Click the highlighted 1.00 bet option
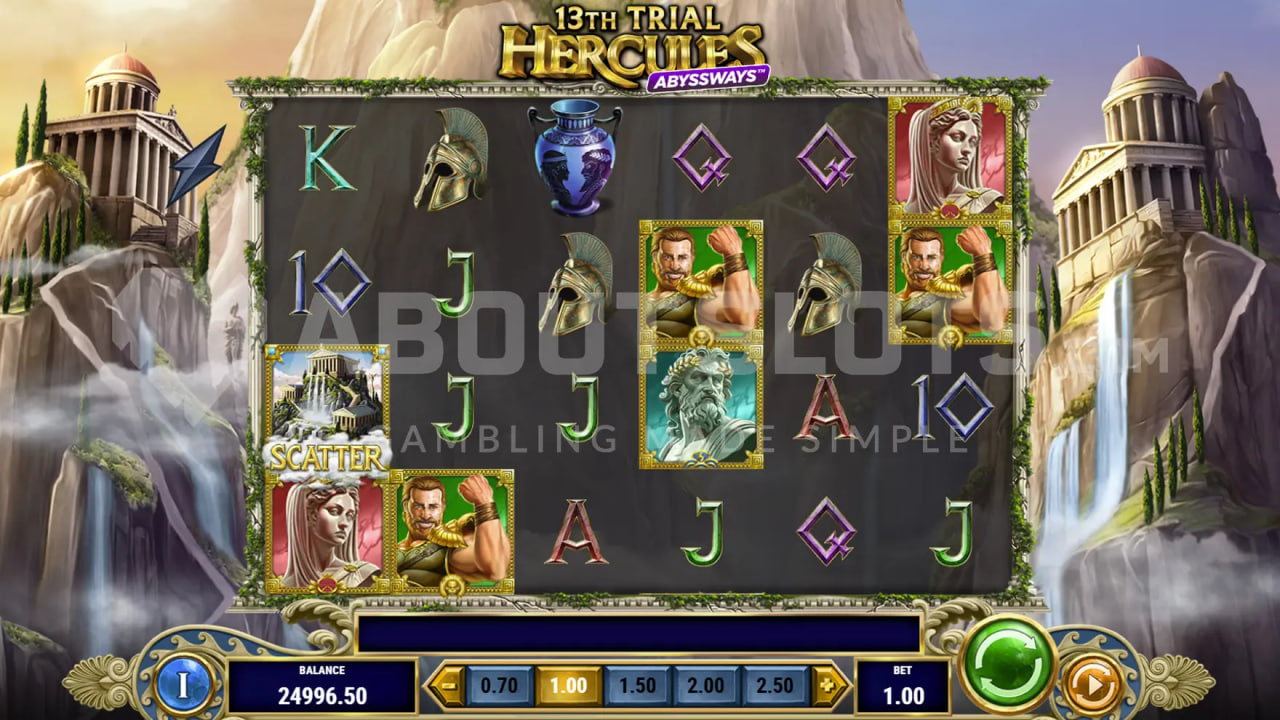The width and height of the screenshot is (1280, 720). tap(567, 686)
